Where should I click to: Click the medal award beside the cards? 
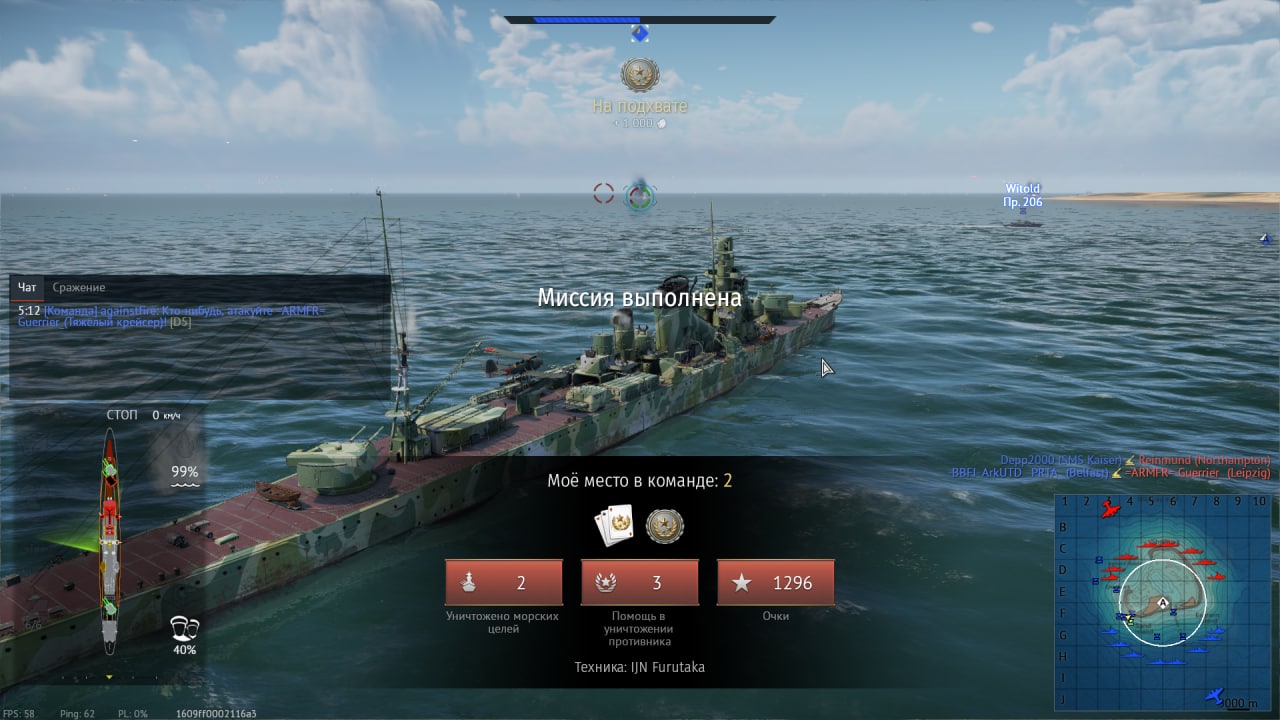coord(664,526)
